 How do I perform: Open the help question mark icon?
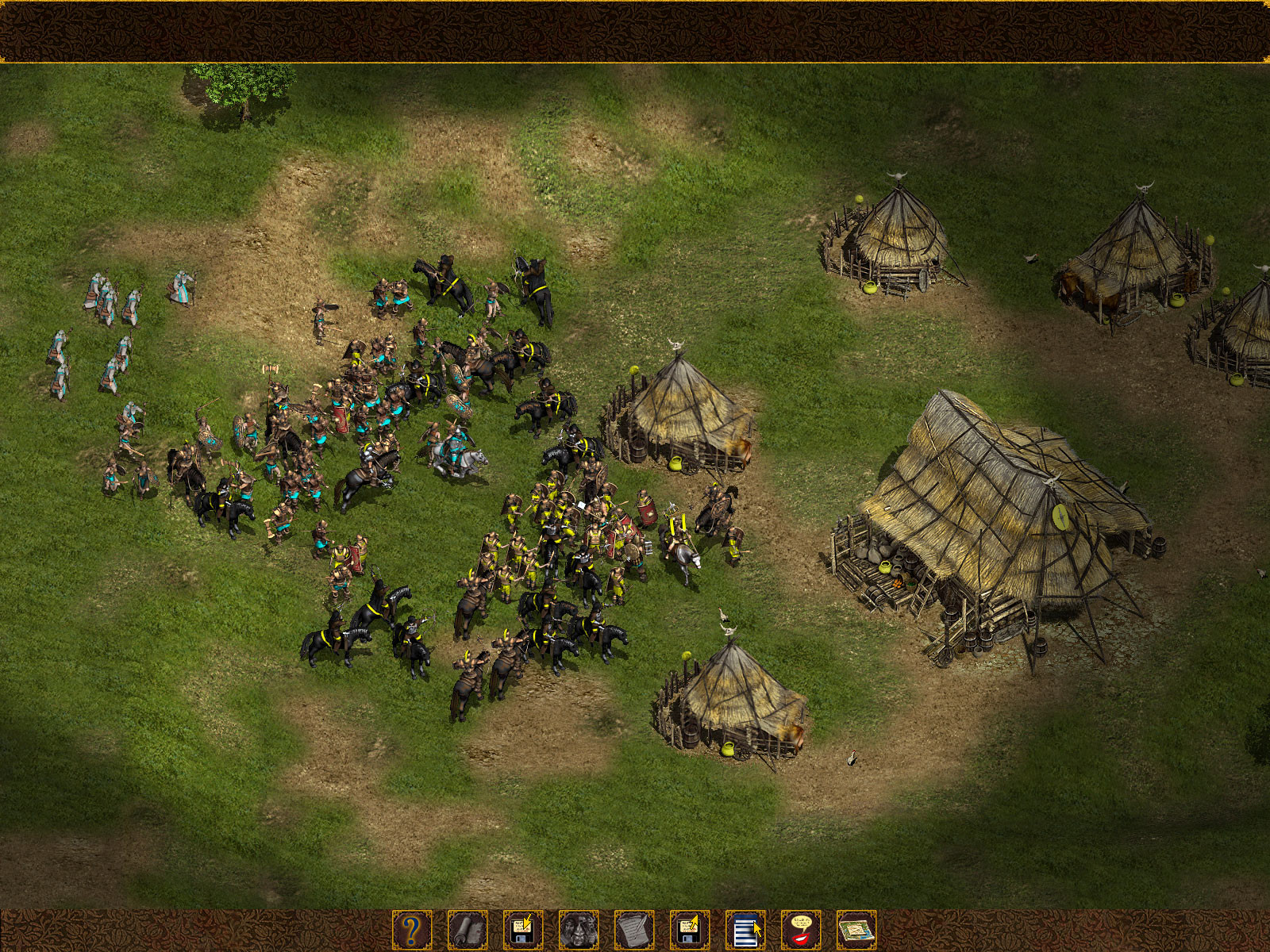(x=410, y=931)
